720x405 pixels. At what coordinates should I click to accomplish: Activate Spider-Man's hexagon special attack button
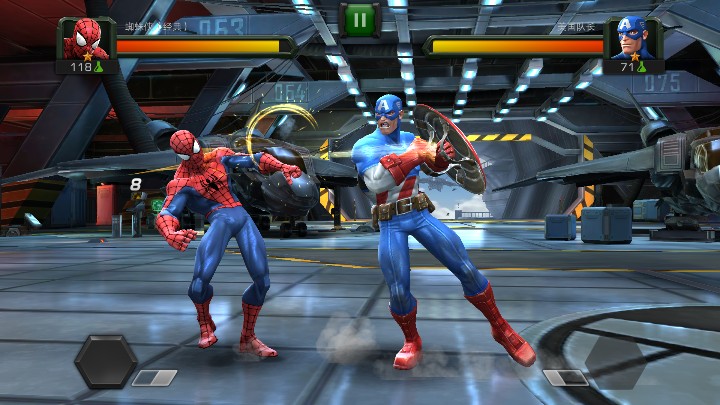pyautogui.click(x=105, y=361)
